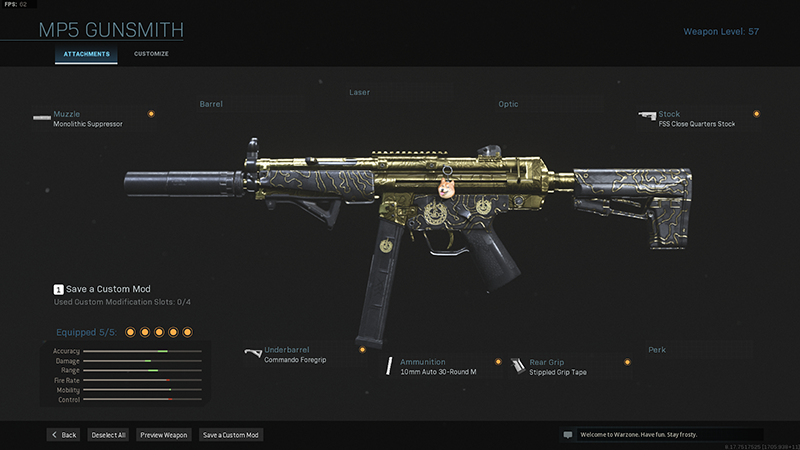Choose the empty Laser attachment slot

tap(359, 93)
